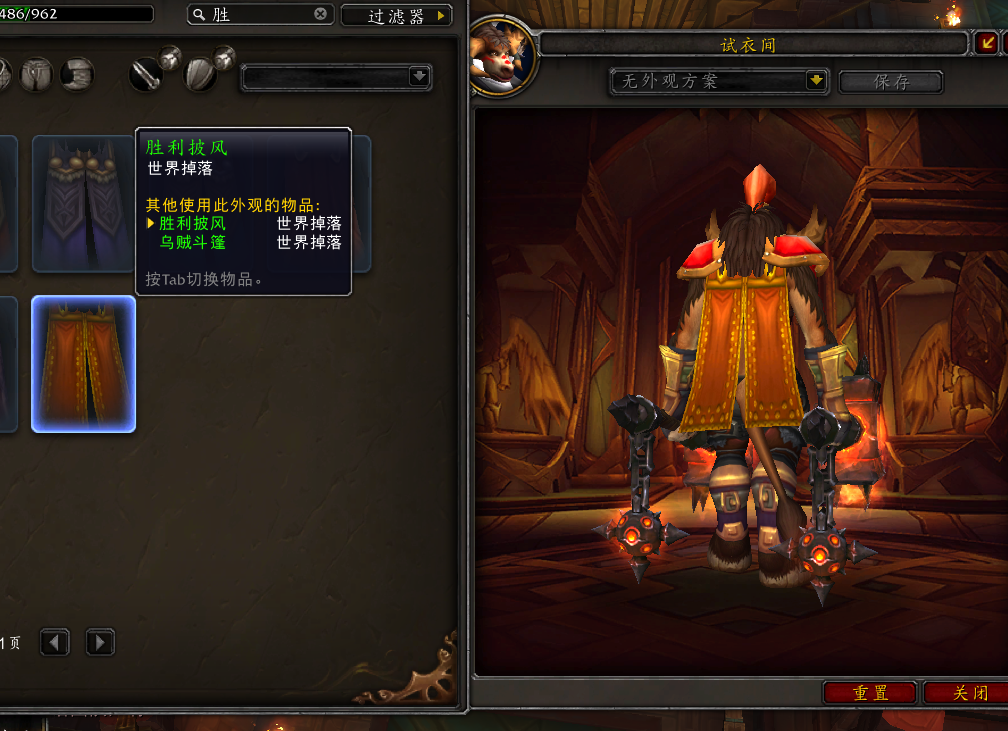Reset the dressing room with 重置

click(x=870, y=692)
